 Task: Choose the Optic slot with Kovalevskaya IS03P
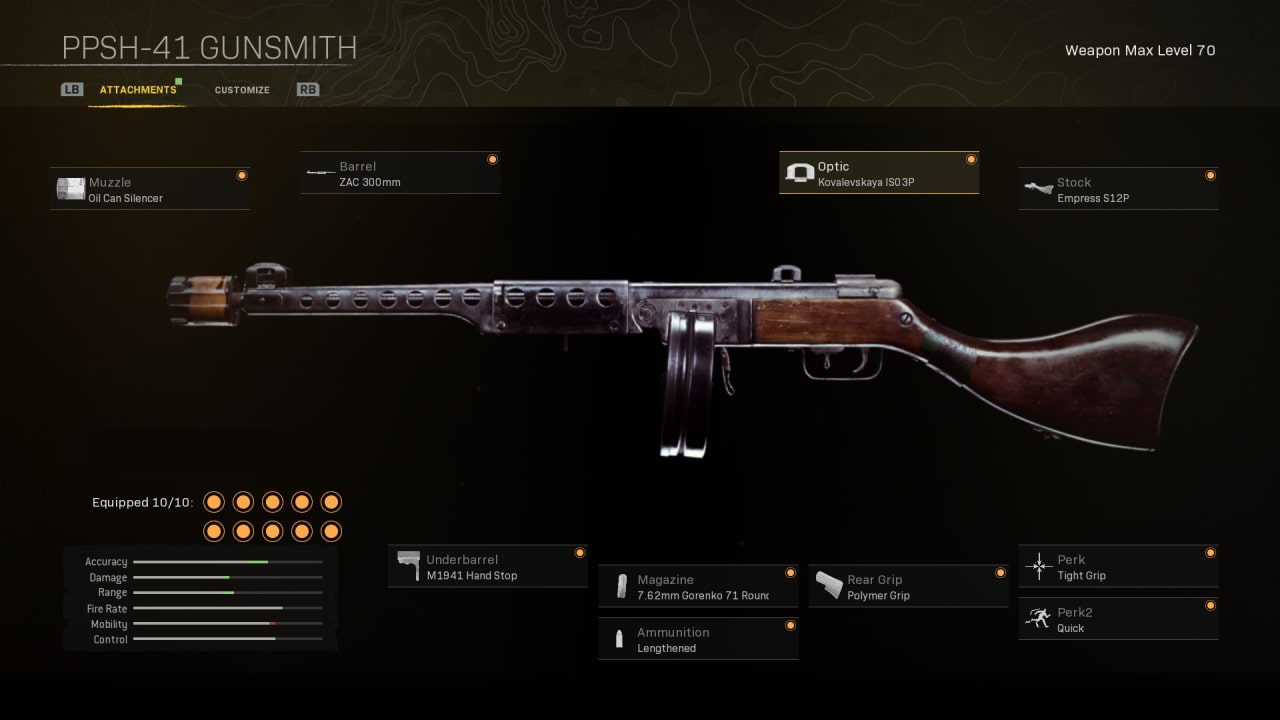point(878,174)
